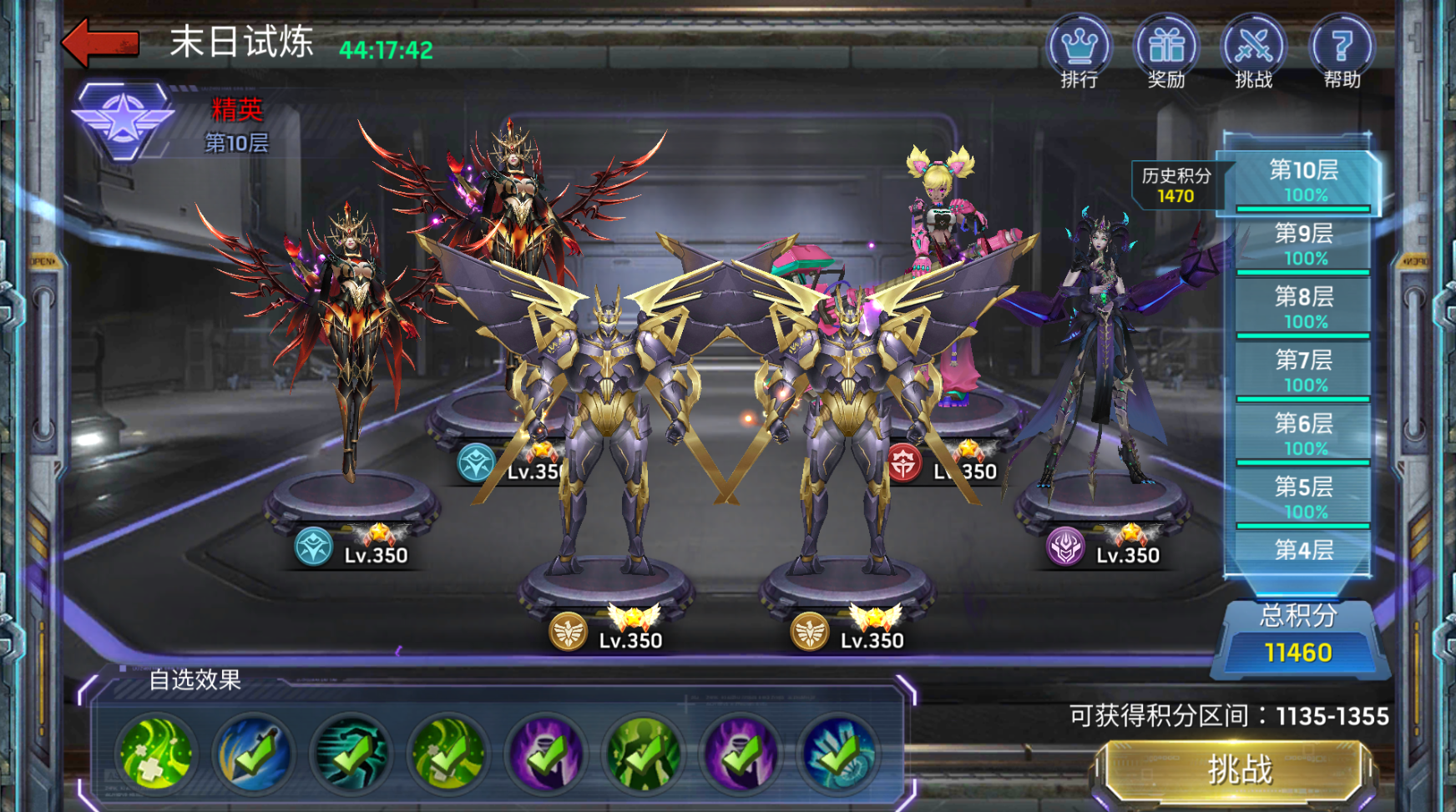Open the 奖励 rewards gift icon
This screenshot has width=1456, height=812.
(1166, 52)
